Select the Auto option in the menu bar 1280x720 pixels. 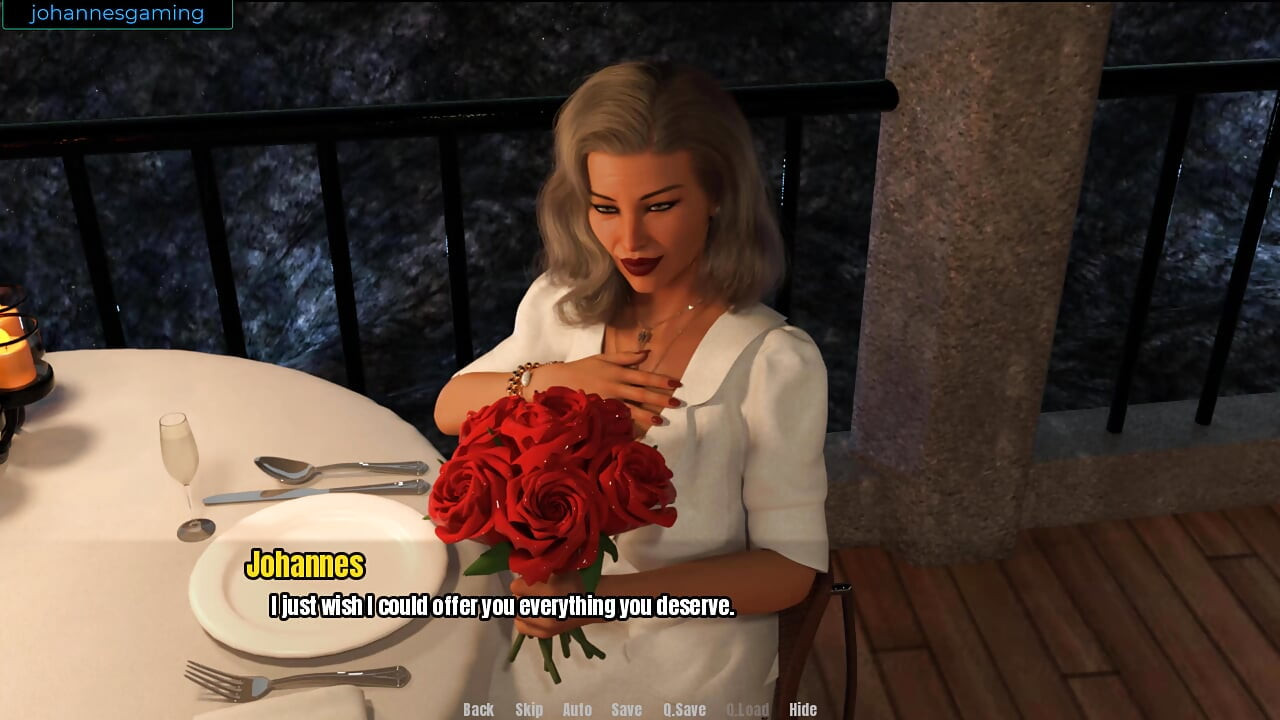577,709
